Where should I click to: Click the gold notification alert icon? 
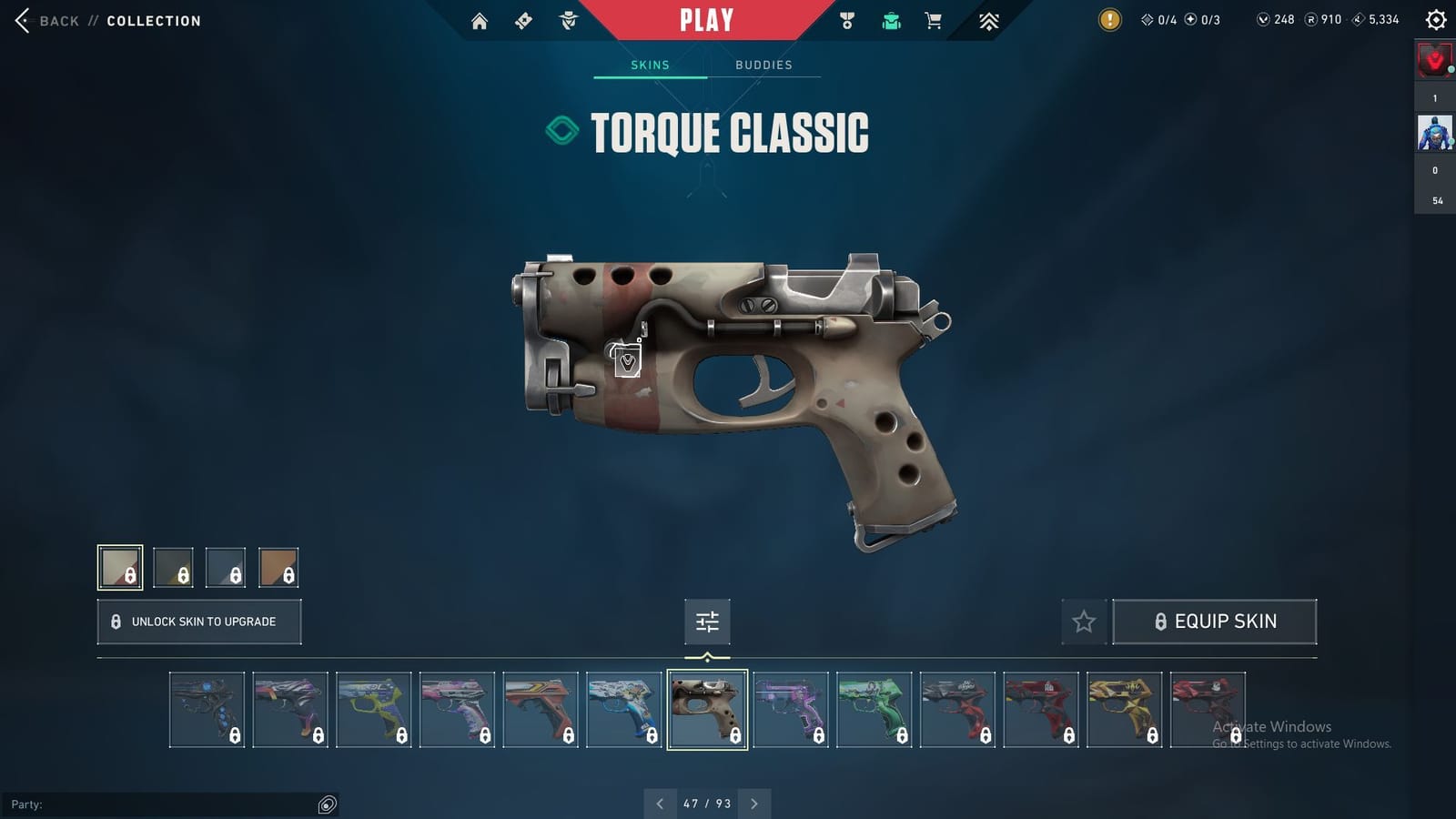1109,18
